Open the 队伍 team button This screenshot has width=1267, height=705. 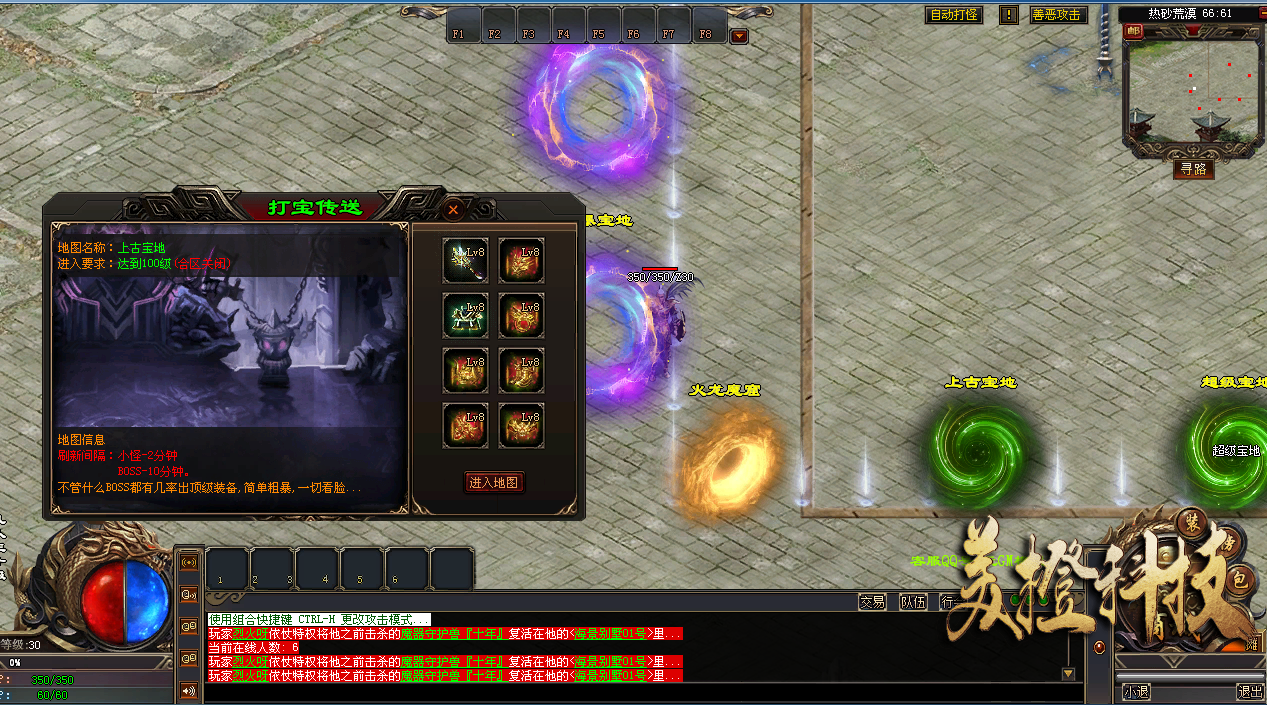[x=913, y=602]
